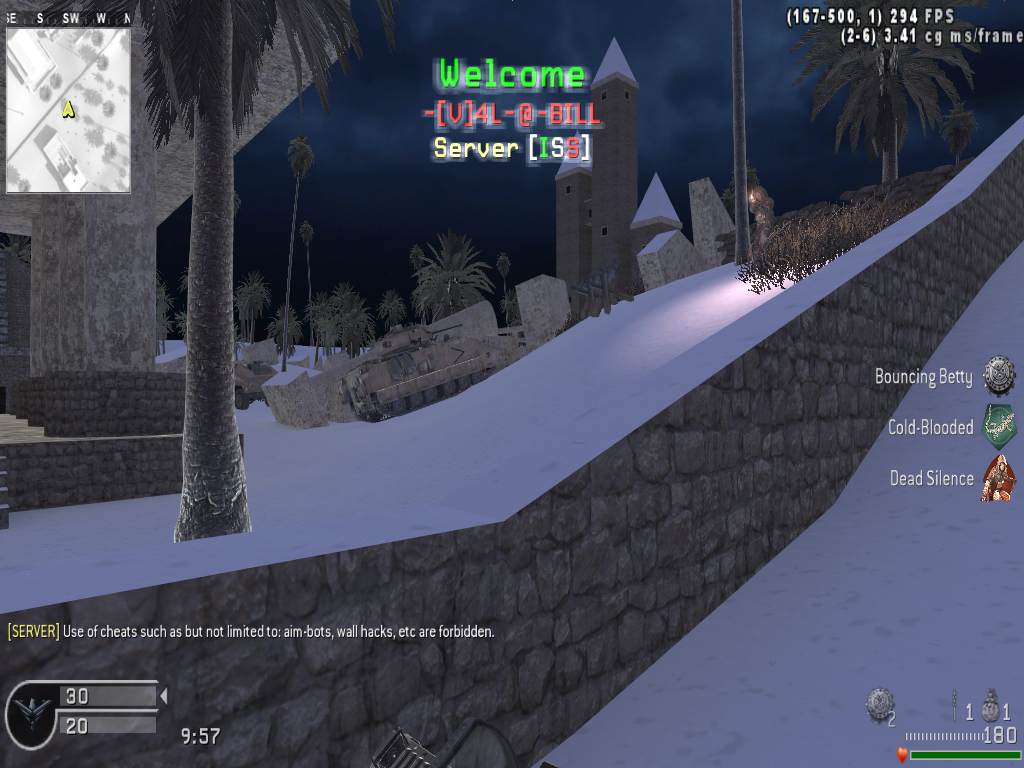Viewport: 1024px width, 768px height.
Task: Click the Cold-Blooded perk icon
Action: click(998, 427)
